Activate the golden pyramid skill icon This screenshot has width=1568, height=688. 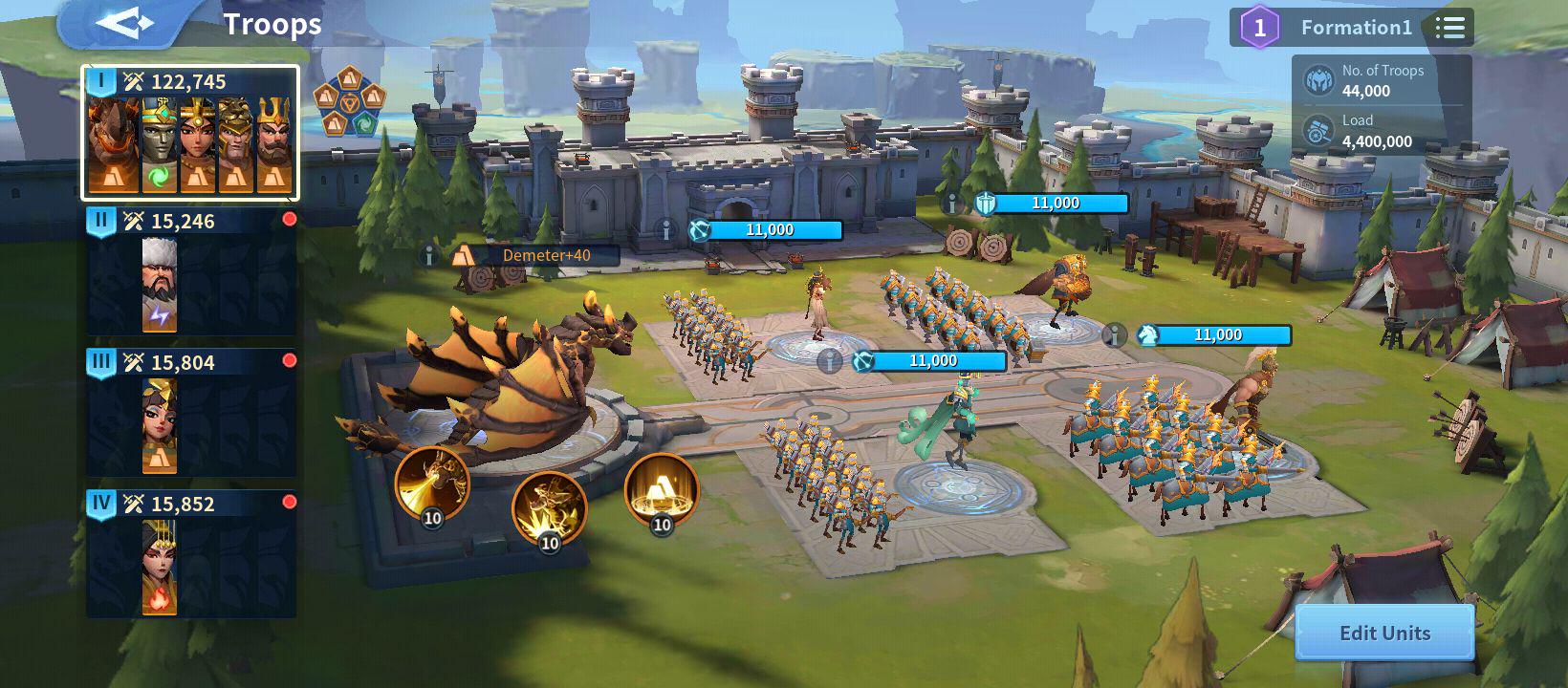(x=661, y=489)
